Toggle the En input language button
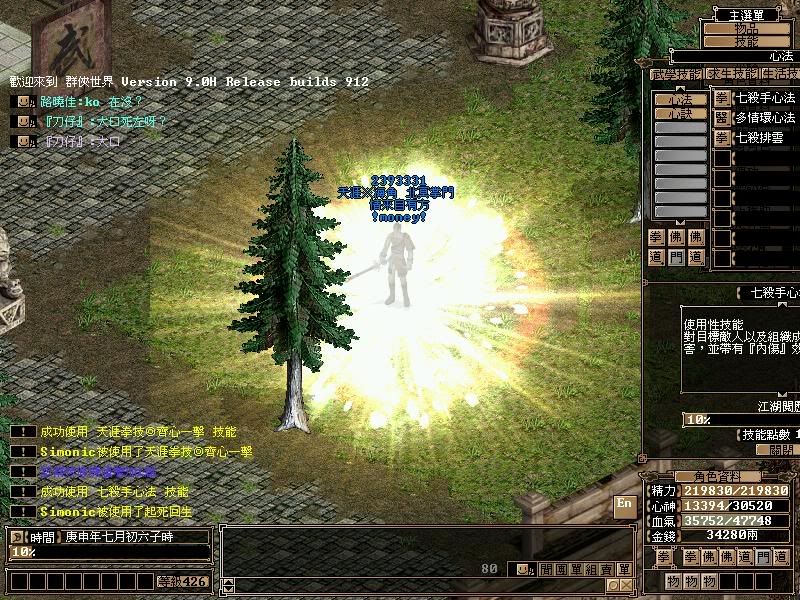The image size is (800, 600). coord(625,503)
